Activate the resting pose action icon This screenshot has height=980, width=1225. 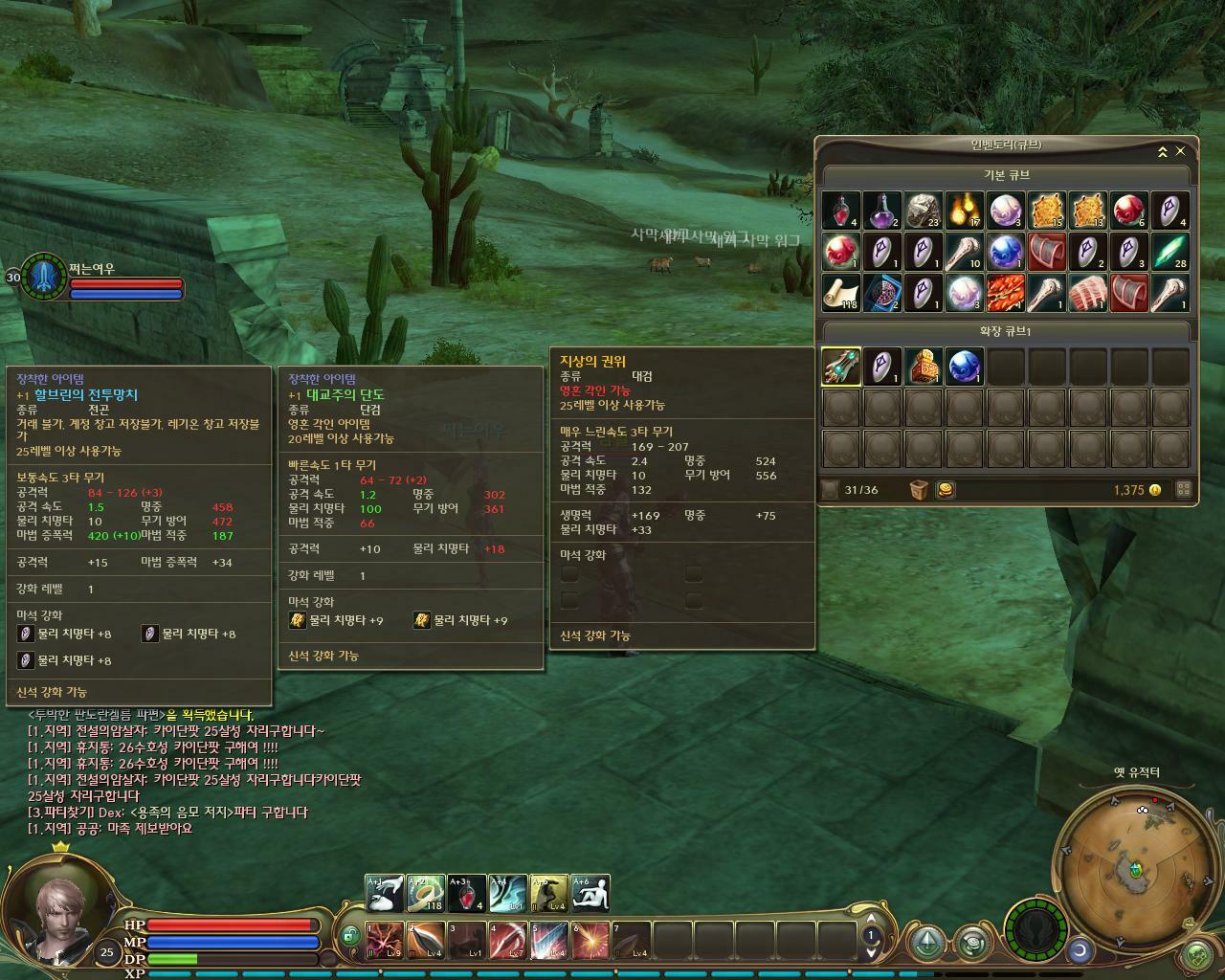point(590,893)
